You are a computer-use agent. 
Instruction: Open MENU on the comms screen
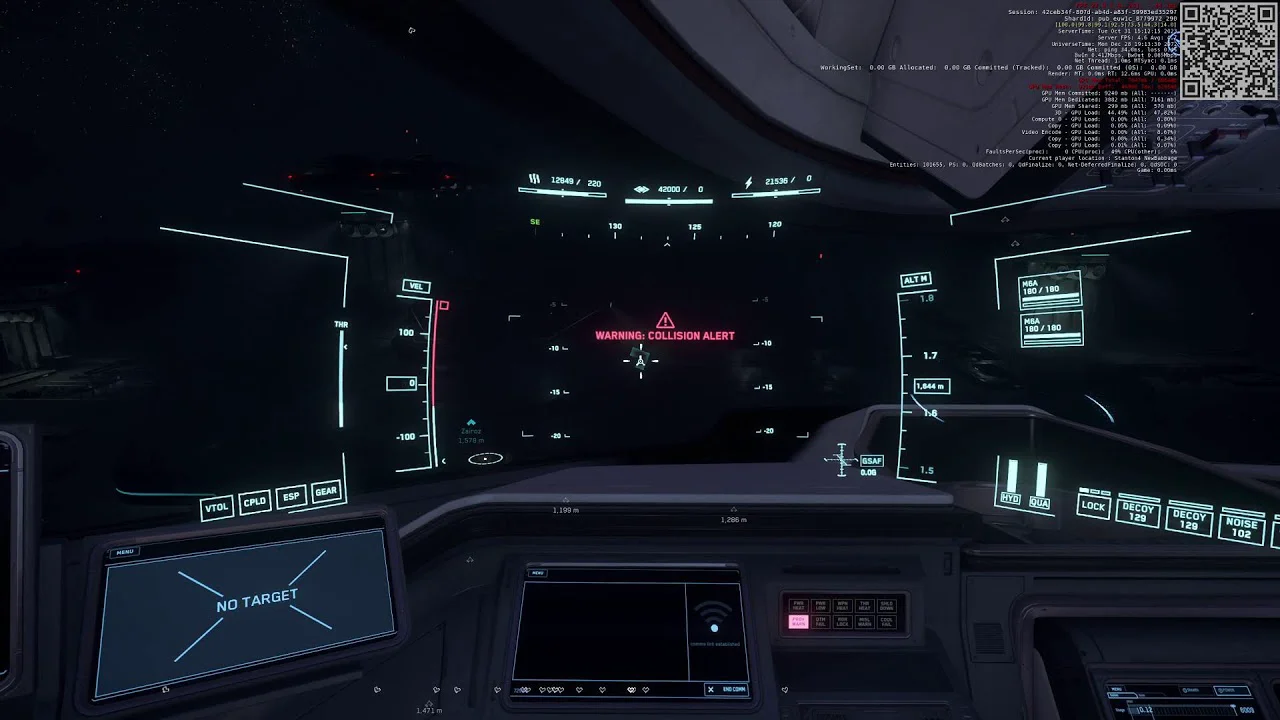pos(538,573)
